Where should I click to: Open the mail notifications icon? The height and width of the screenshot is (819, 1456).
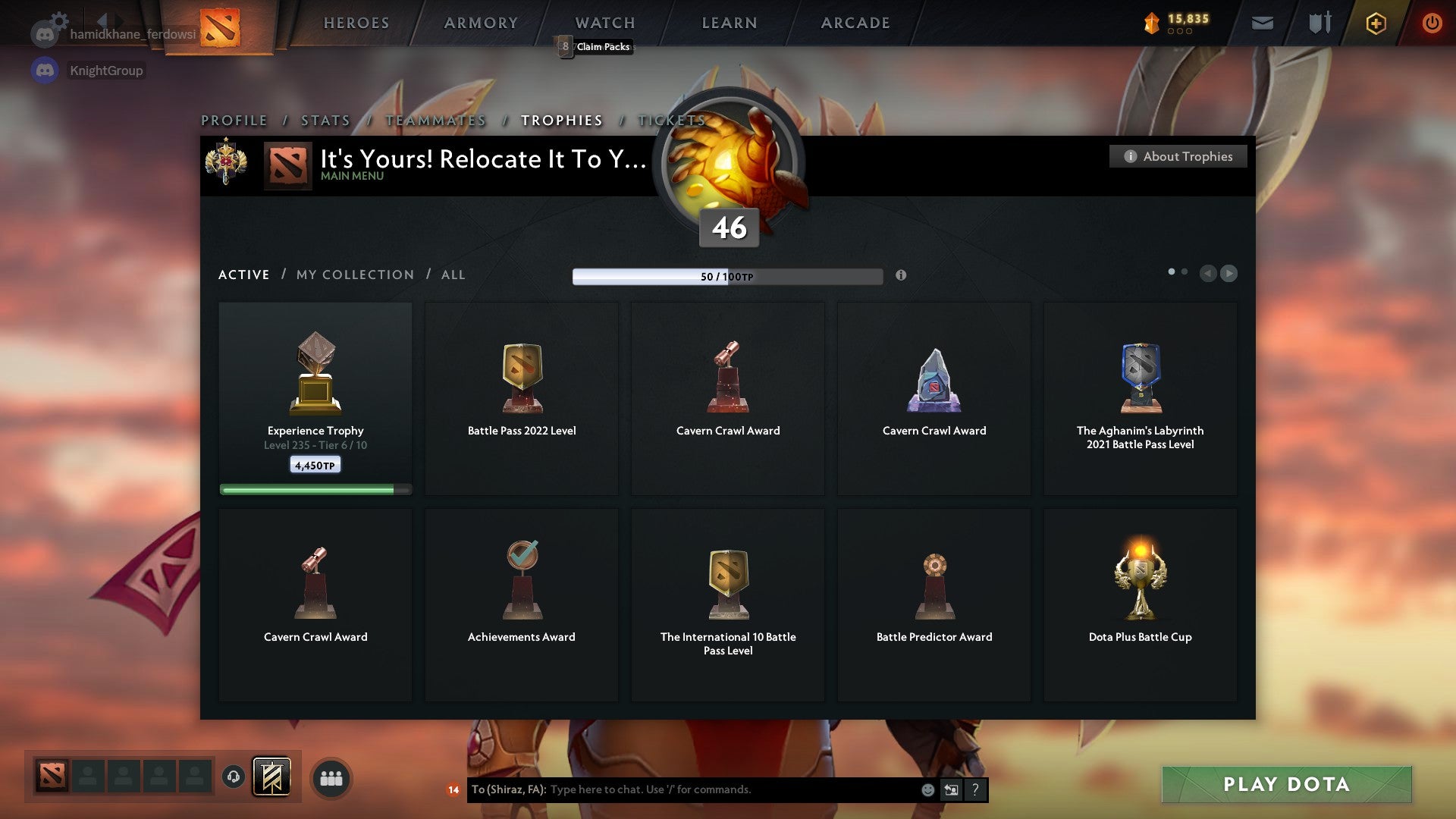[x=1263, y=23]
